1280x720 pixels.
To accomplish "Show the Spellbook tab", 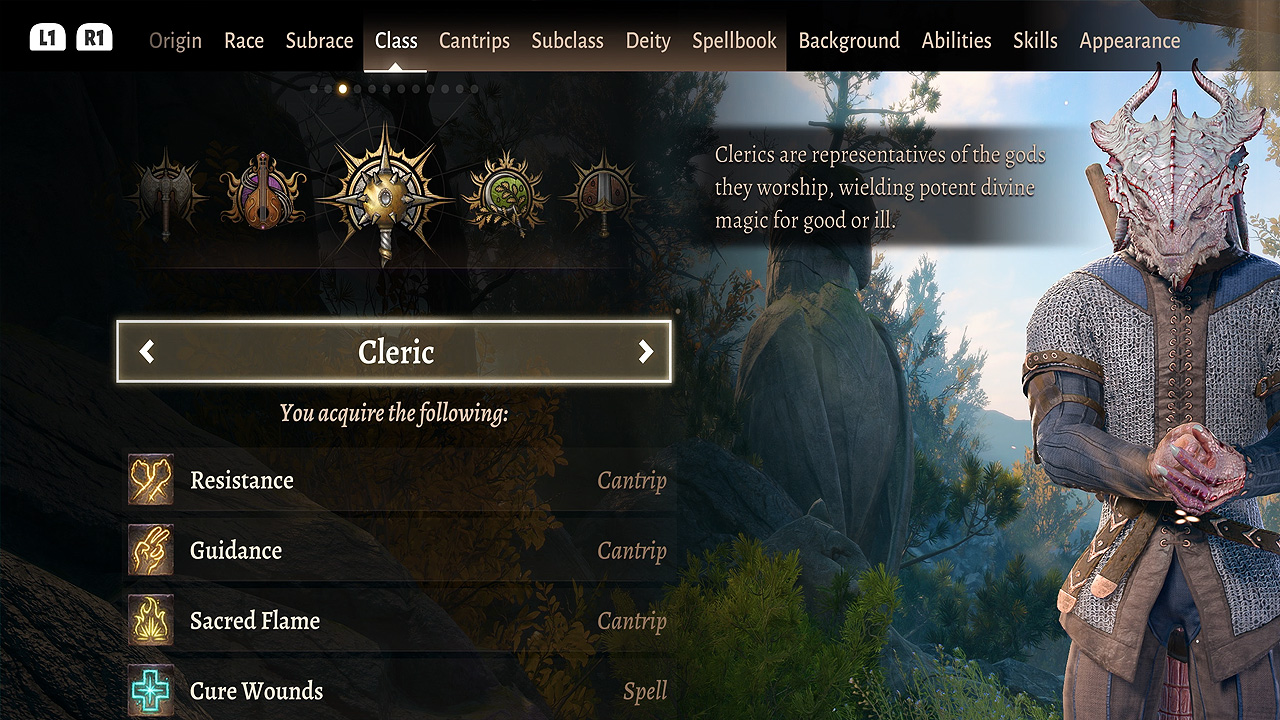I will pos(734,41).
